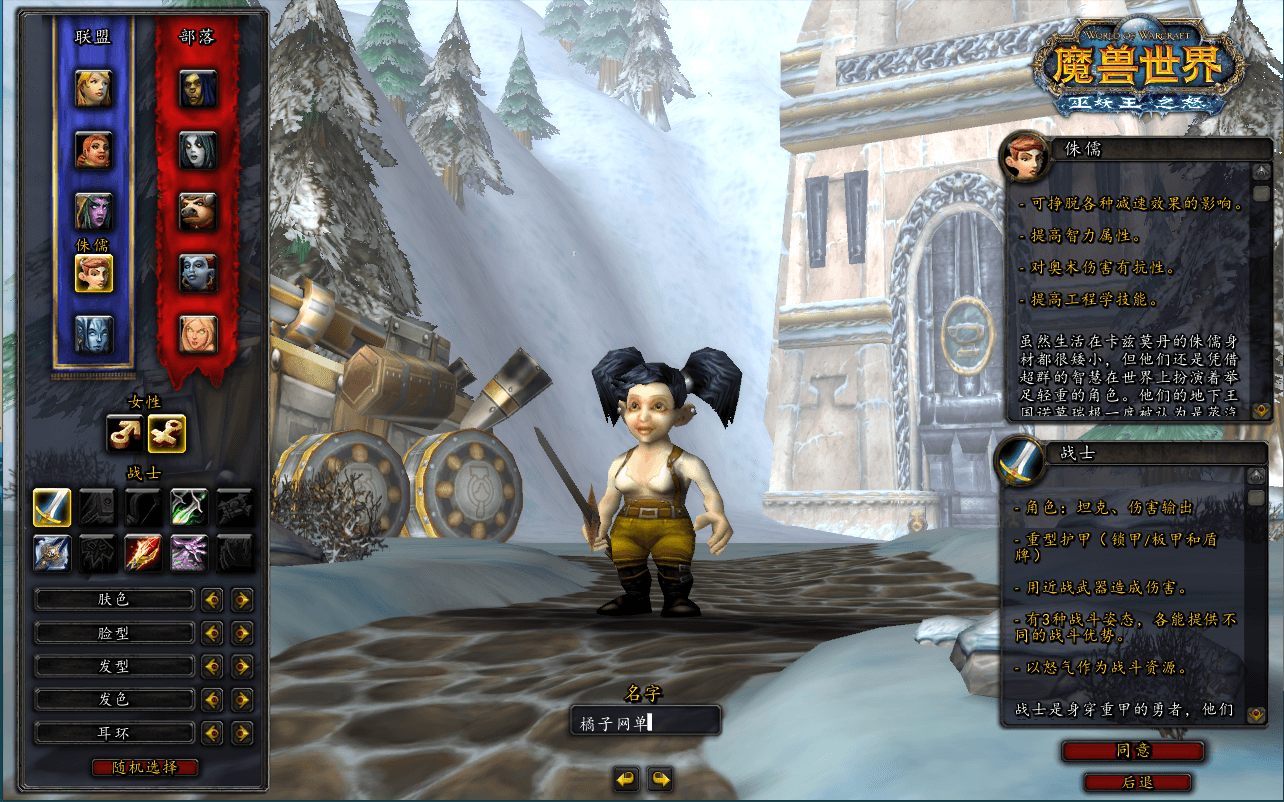Pick the Night Elf race portrait
The width and height of the screenshot is (1284, 802).
93,211
